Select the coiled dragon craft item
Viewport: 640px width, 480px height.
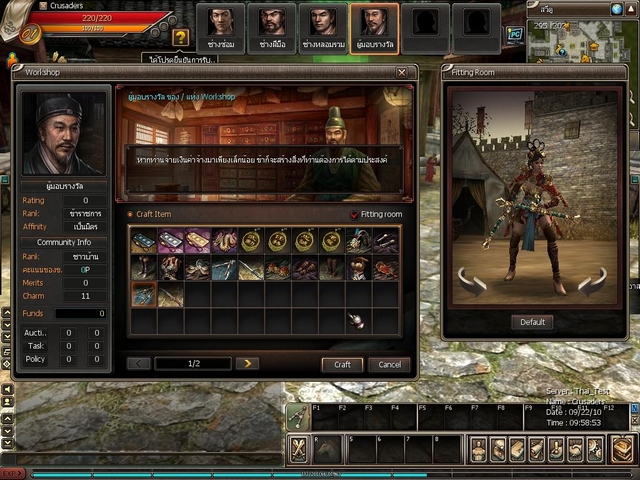224,241
